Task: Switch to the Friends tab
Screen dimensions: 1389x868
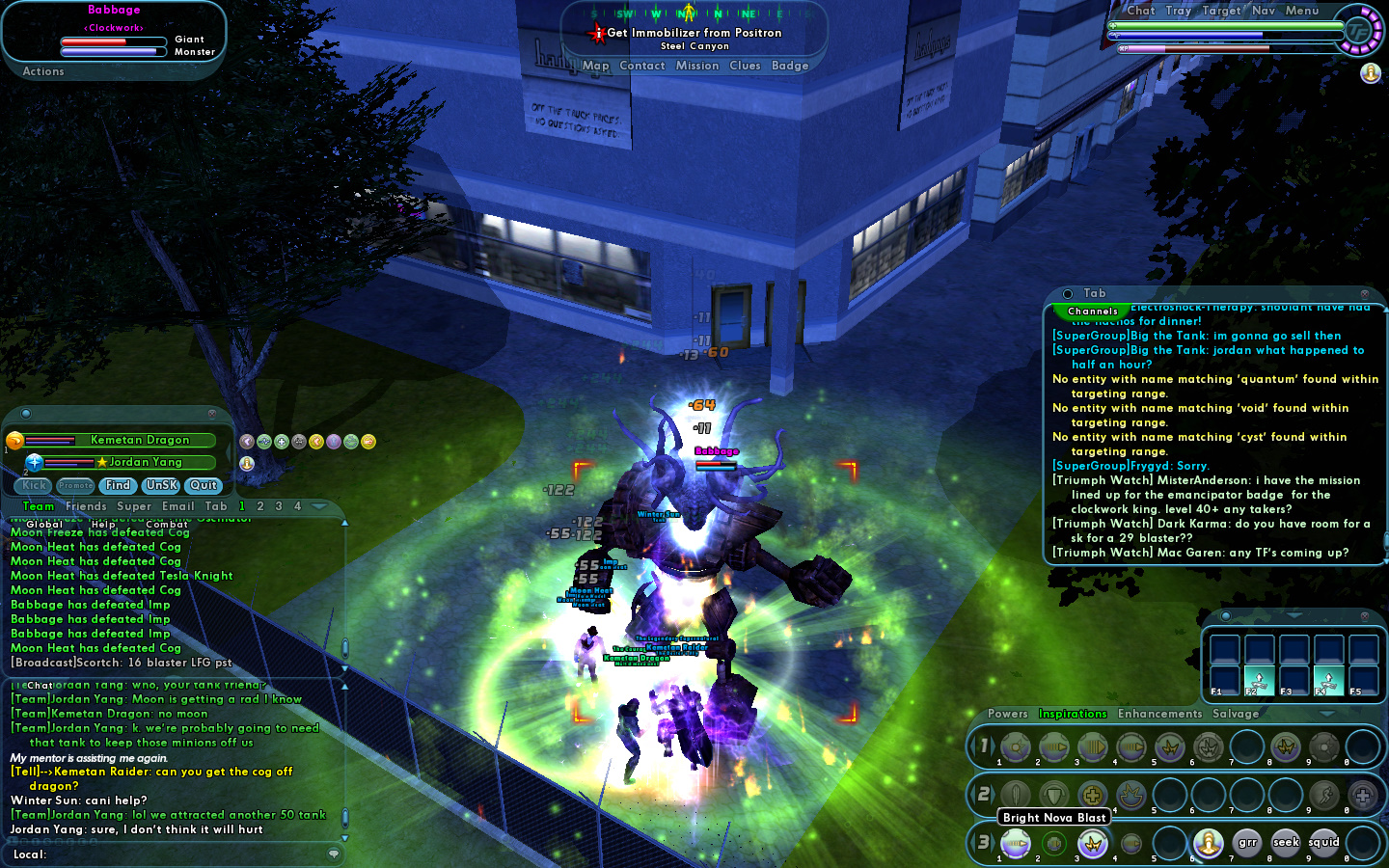Action: tap(86, 506)
